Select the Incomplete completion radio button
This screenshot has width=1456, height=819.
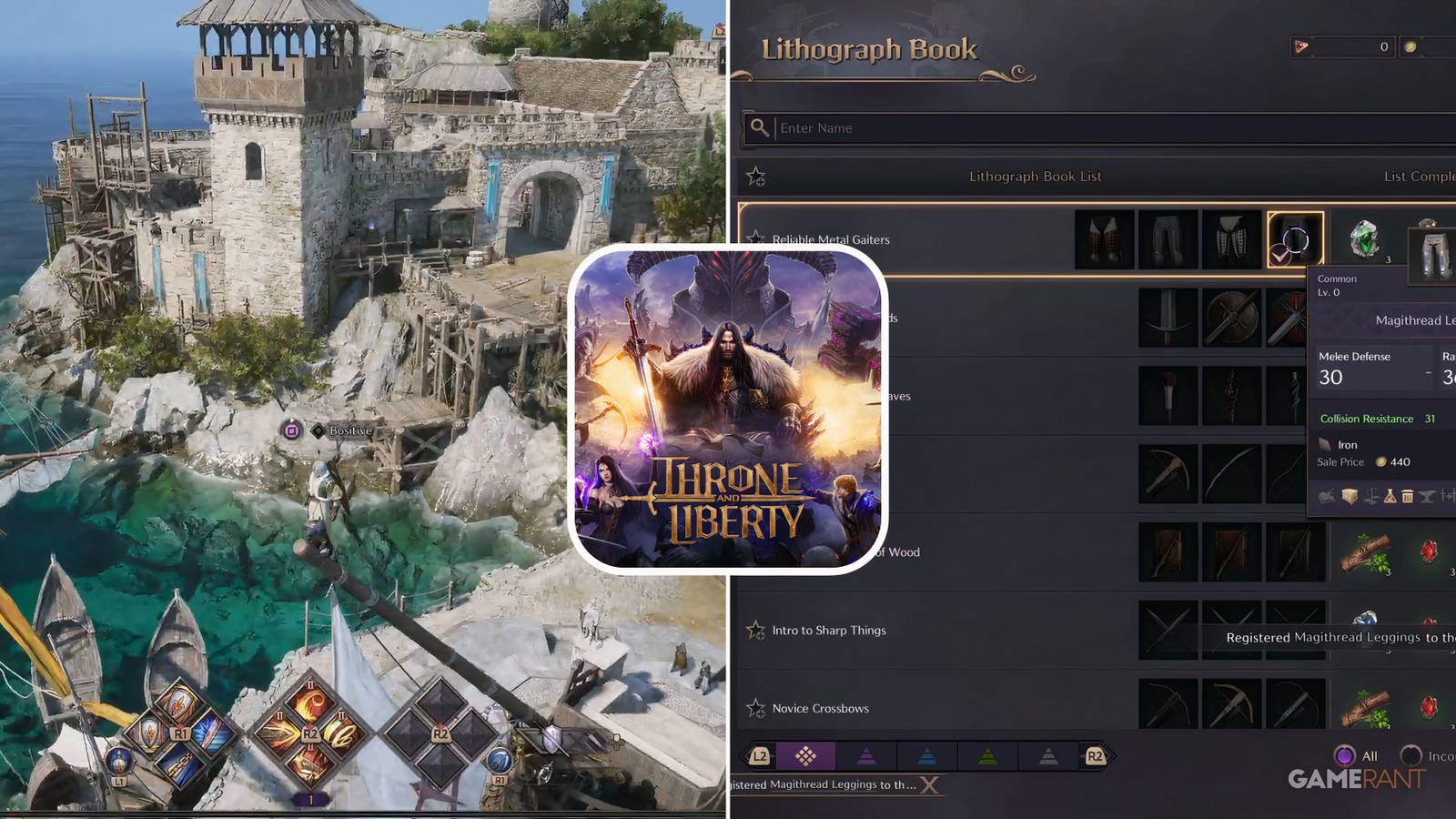(x=1413, y=756)
